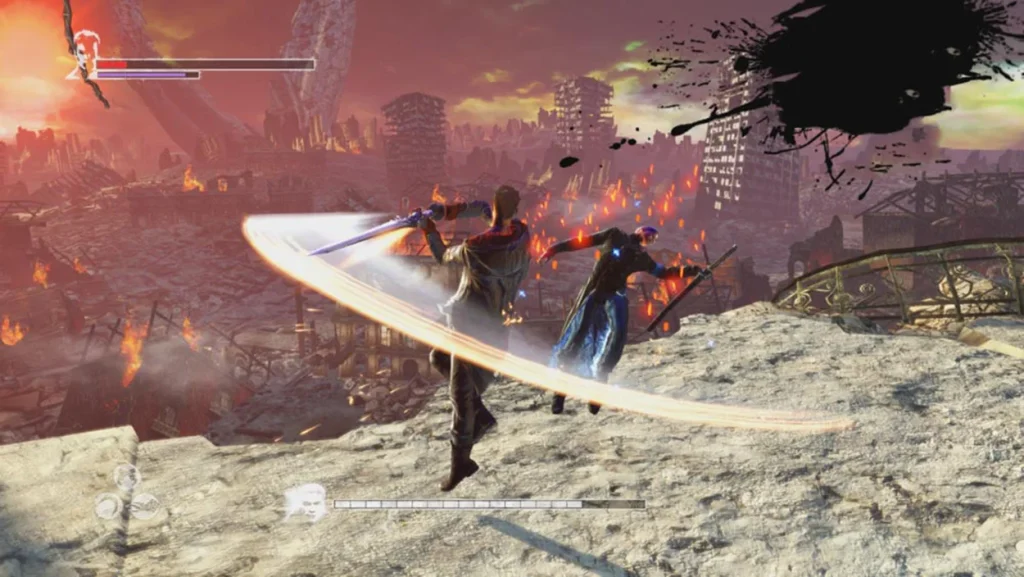Click Dante's portrait beside the player health bar
This screenshot has width=1024, height=577.
coord(84,53)
